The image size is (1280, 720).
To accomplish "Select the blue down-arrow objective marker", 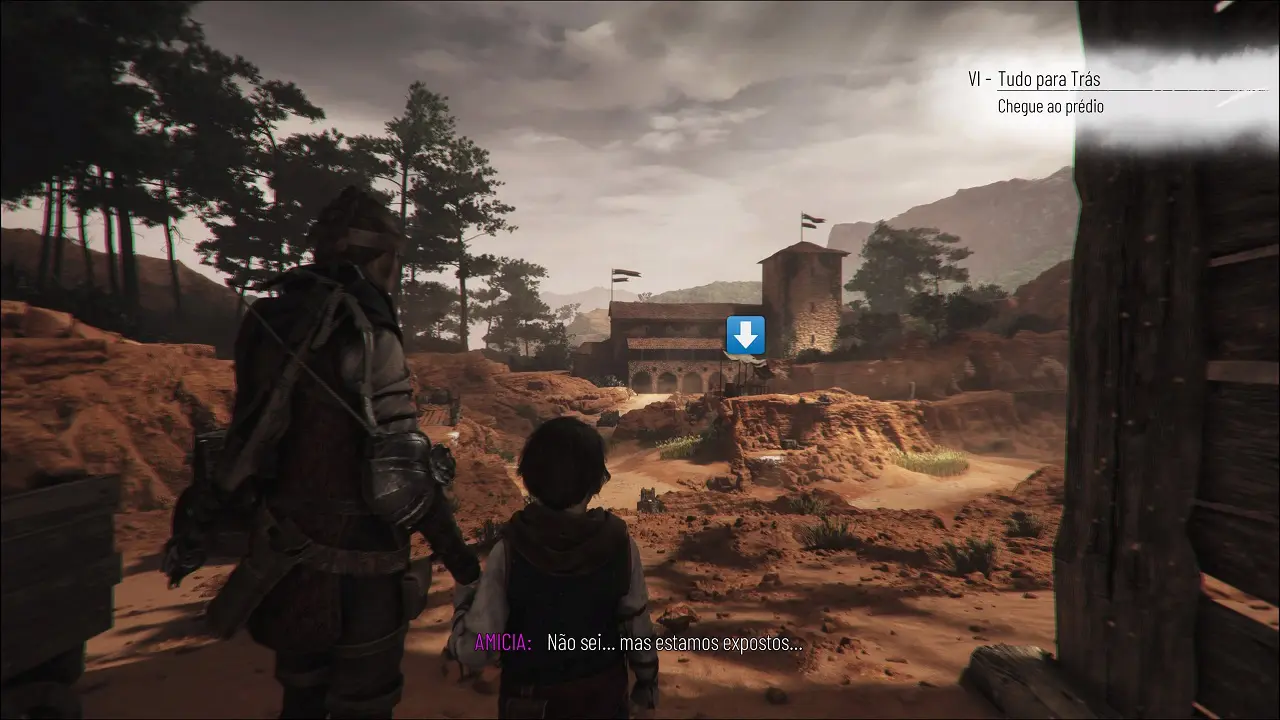I will click(x=745, y=335).
